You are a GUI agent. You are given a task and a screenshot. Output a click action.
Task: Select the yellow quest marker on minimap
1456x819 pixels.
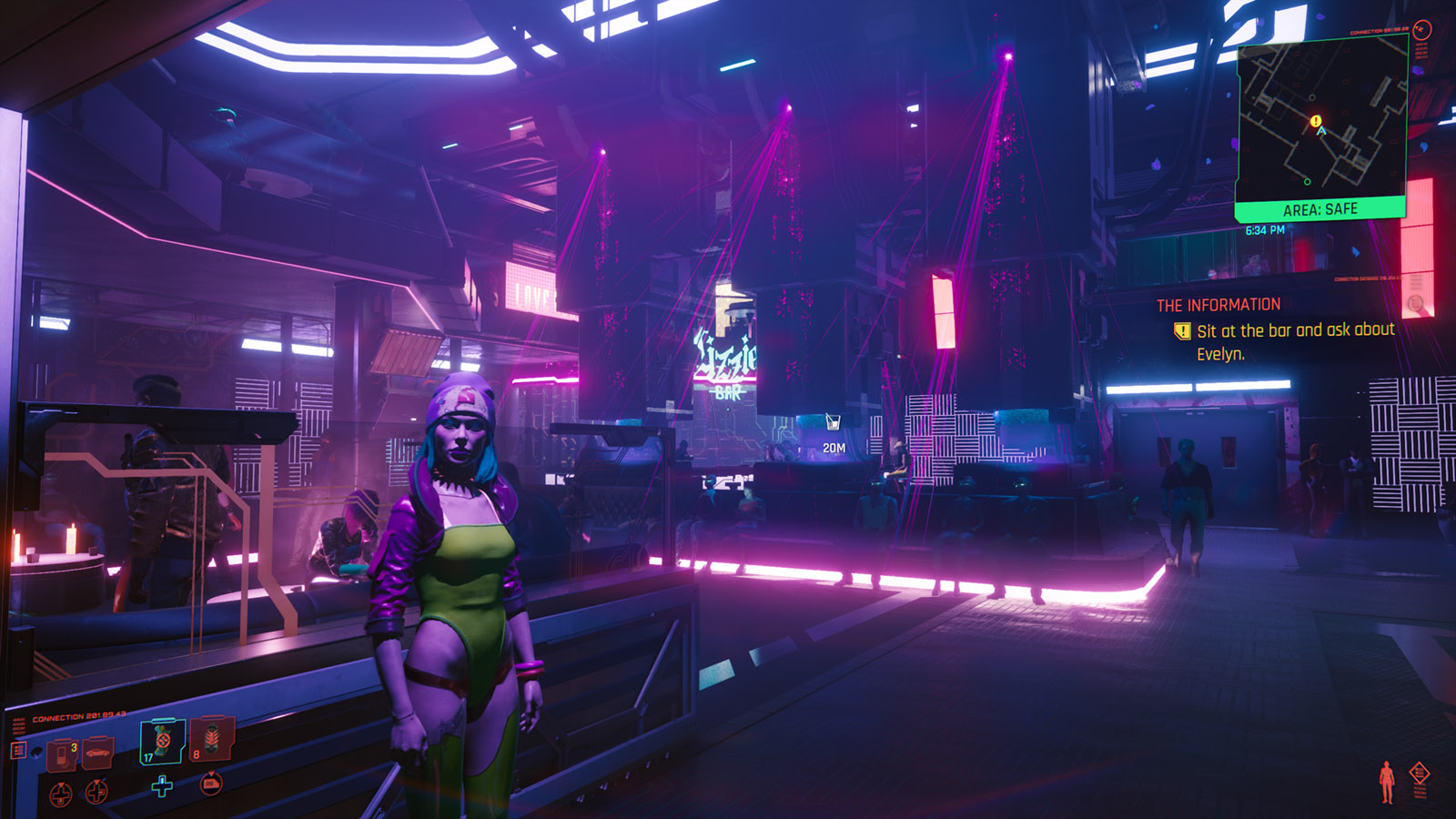tap(1315, 120)
